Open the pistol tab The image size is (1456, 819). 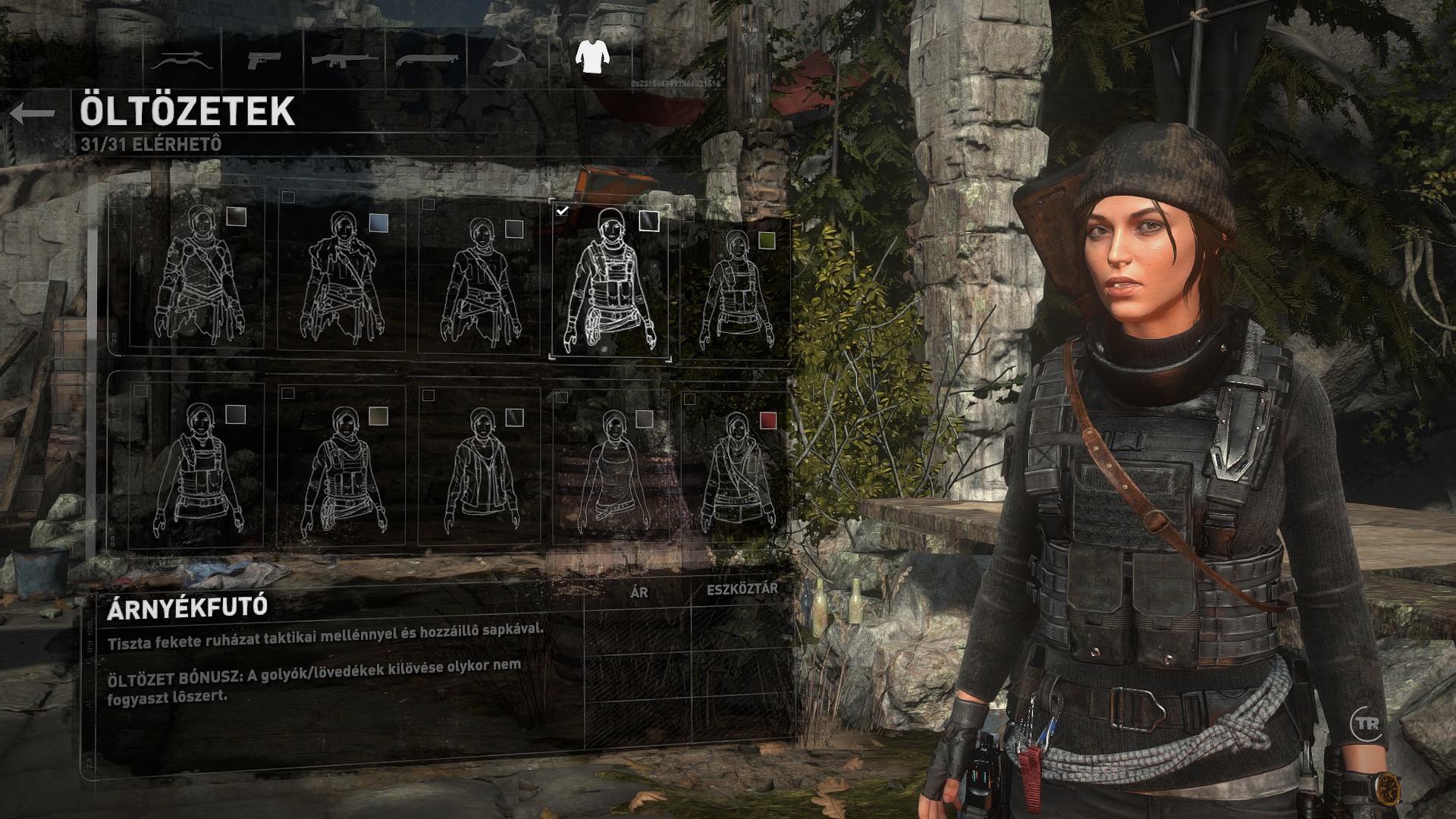click(x=263, y=59)
